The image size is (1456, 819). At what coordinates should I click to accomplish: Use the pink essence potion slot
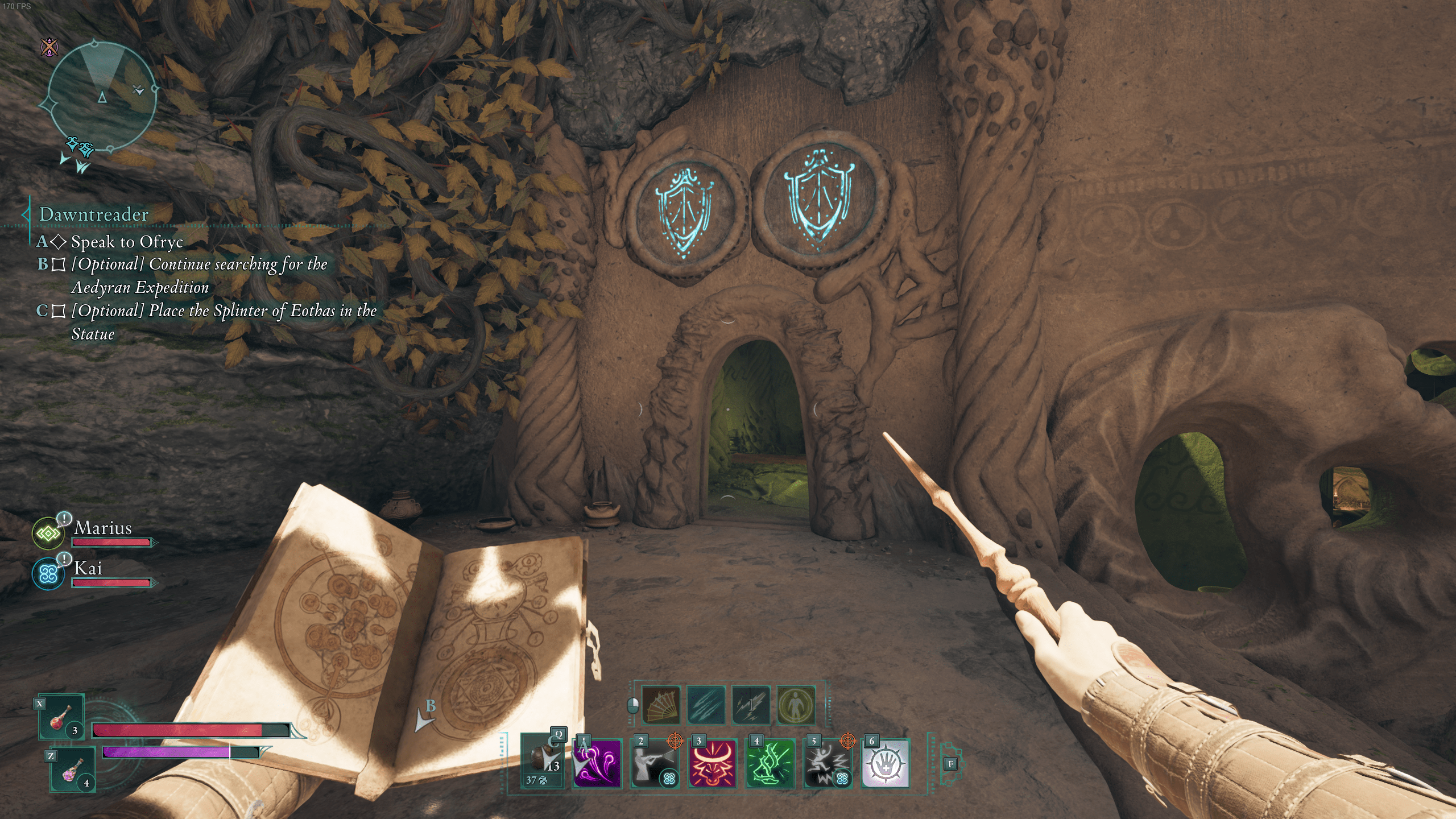pyautogui.click(x=73, y=769)
